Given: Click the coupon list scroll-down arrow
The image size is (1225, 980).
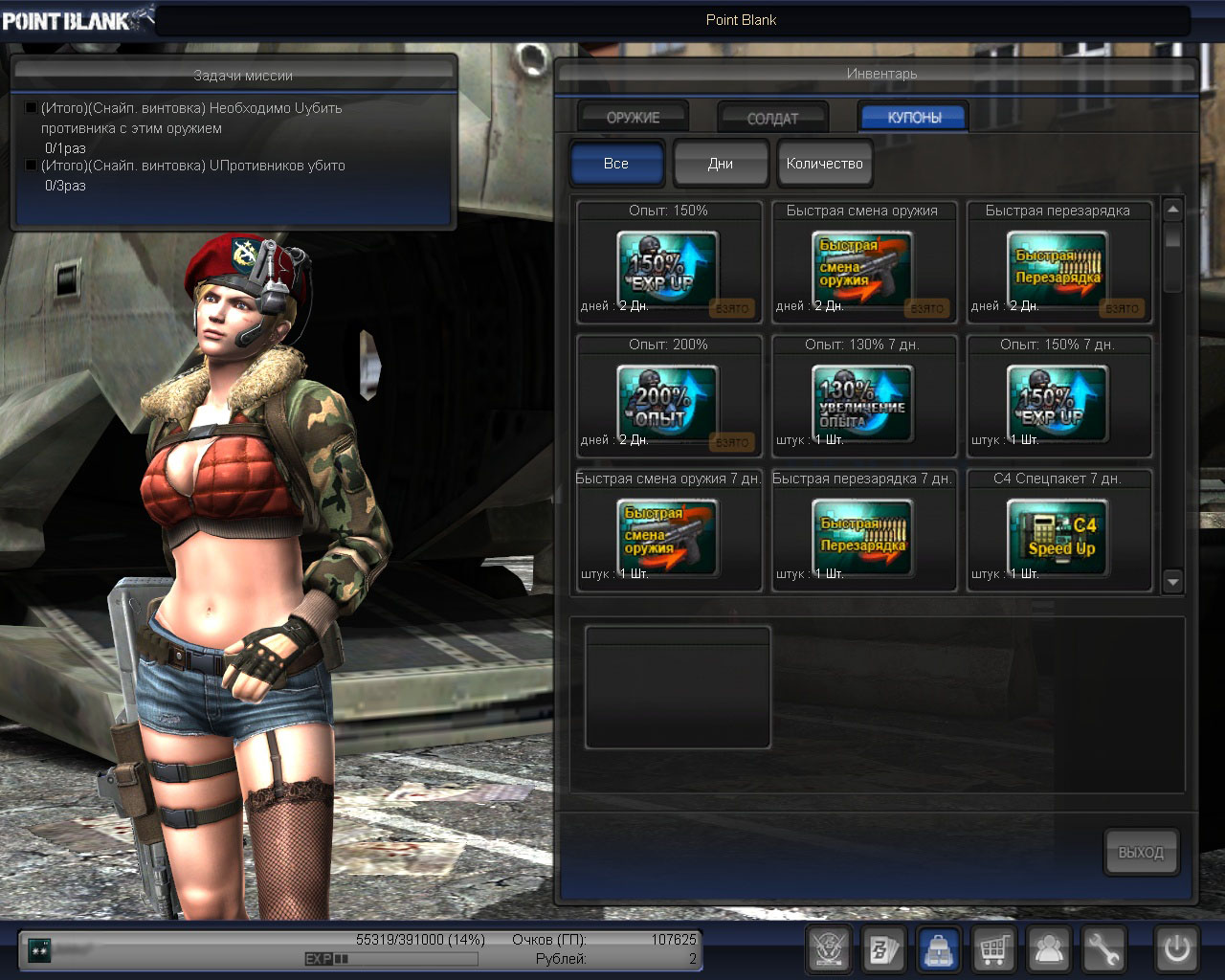Looking at the screenshot, I should point(1173,581).
